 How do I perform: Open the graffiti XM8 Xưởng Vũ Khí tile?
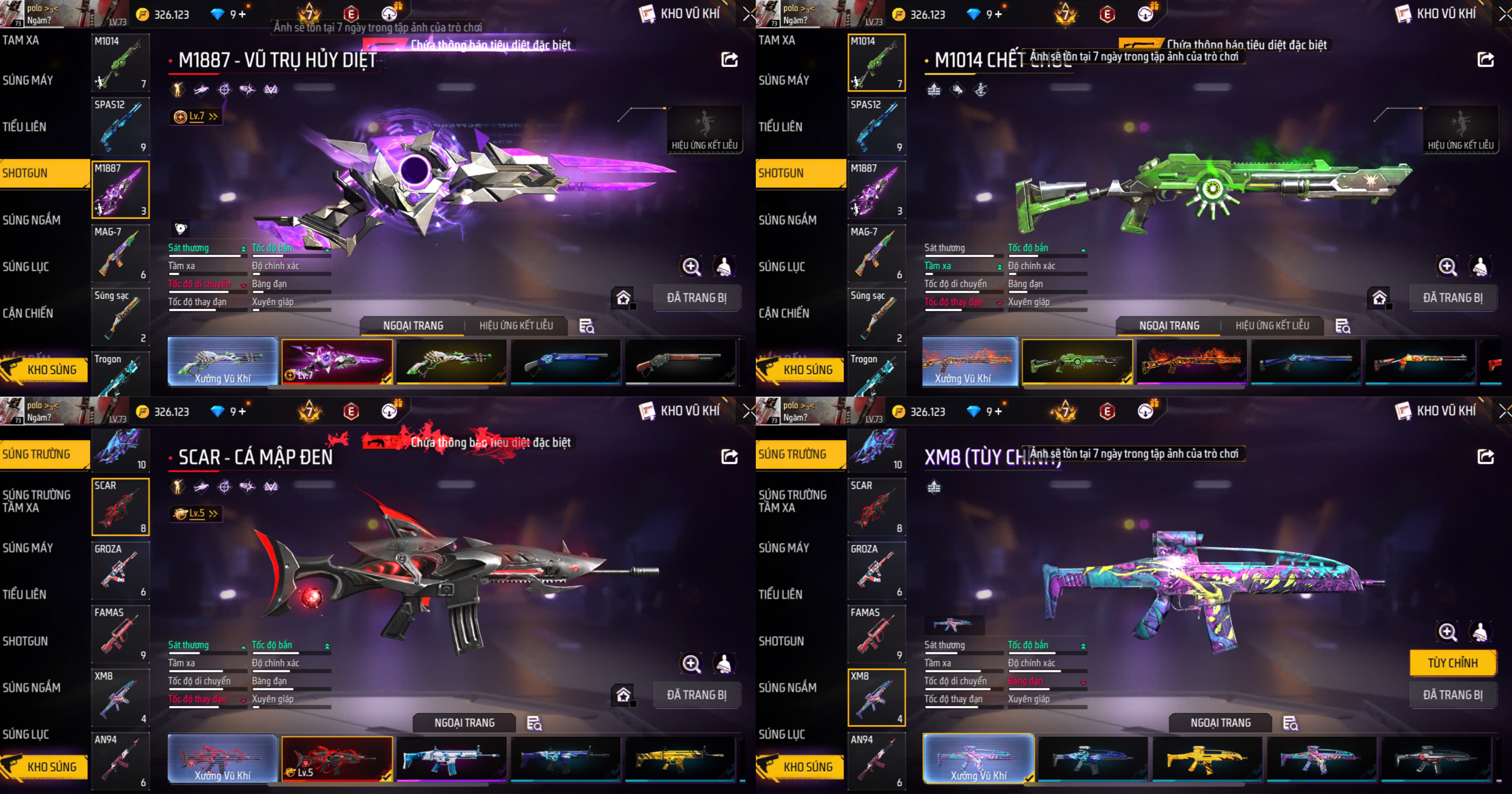coord(978,757)
